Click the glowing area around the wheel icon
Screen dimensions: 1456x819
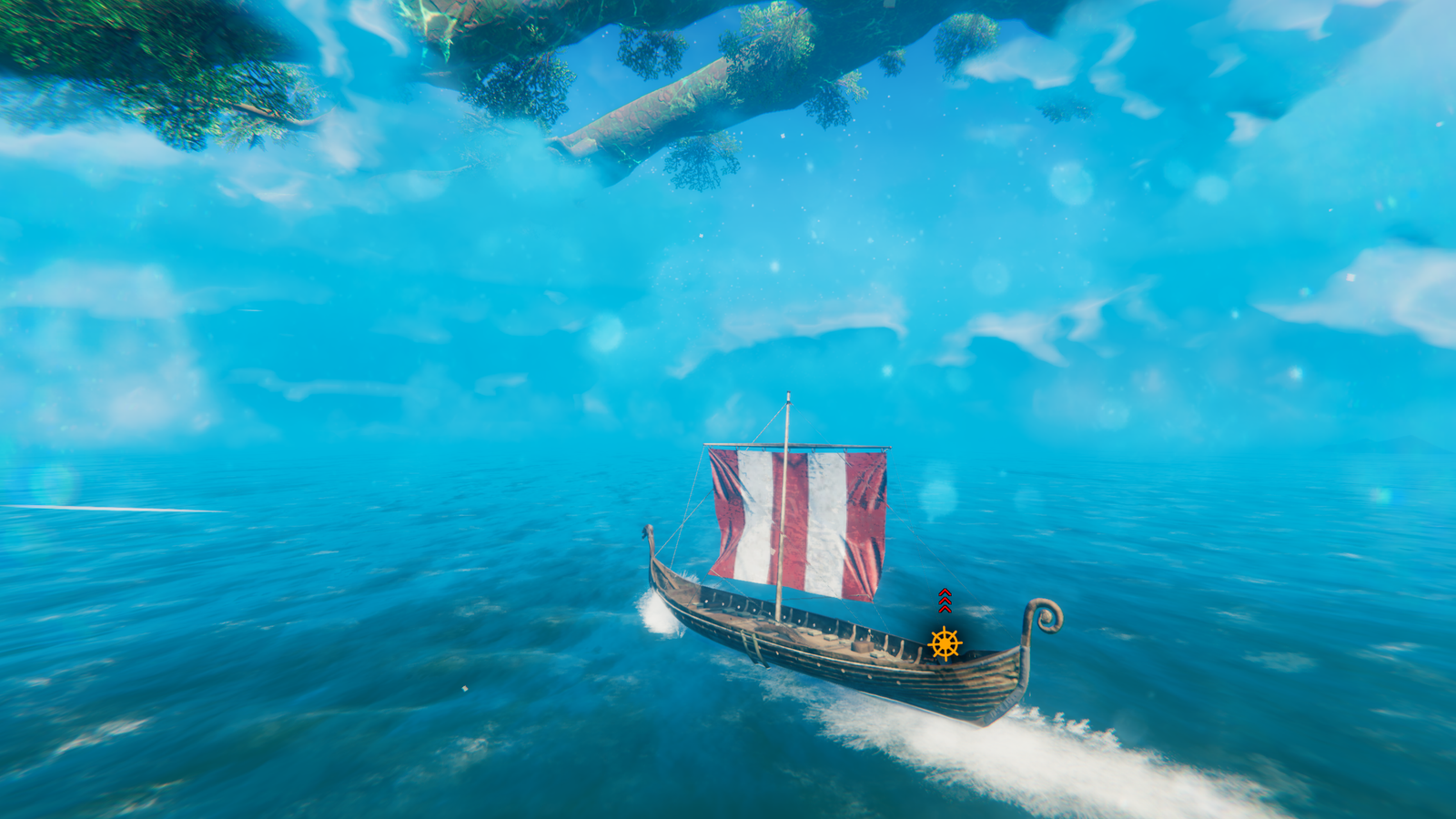tap(944, 644)
